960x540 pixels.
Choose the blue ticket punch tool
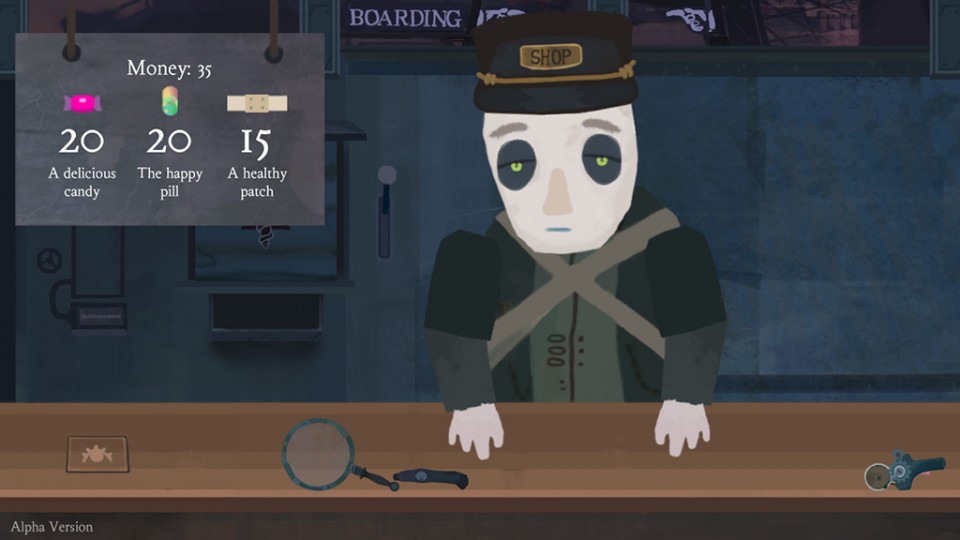(906, 470)
